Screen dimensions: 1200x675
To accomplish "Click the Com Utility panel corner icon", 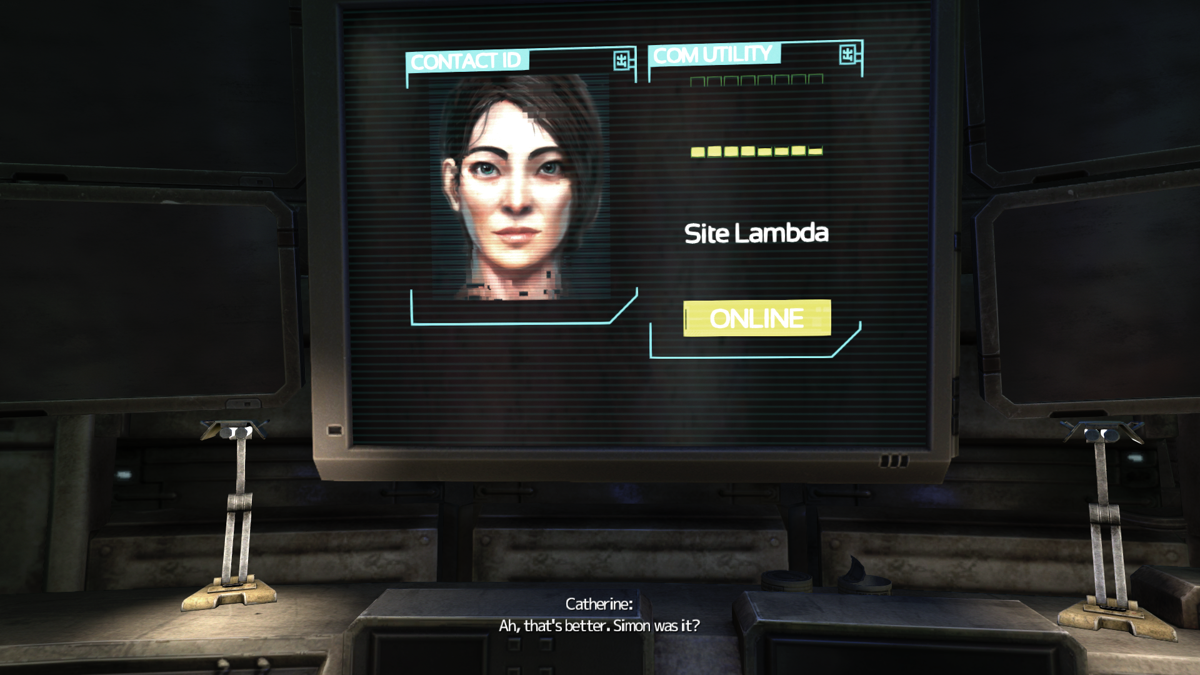I will [848, 54].
